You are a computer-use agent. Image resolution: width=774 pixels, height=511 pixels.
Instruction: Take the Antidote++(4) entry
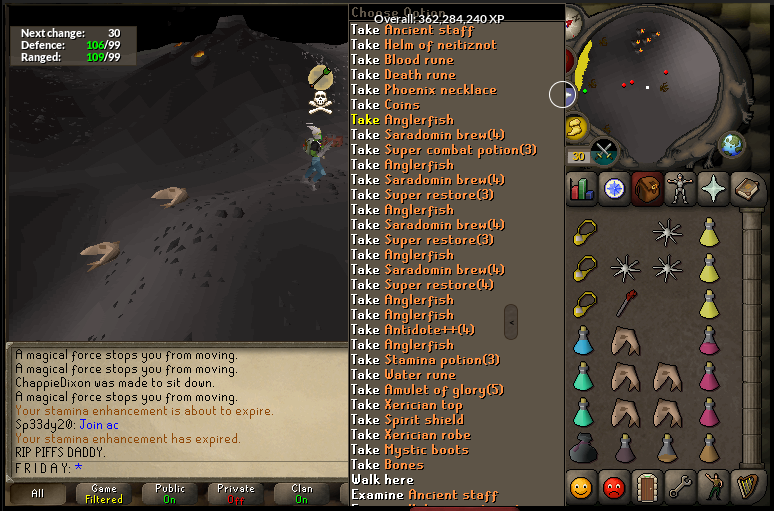click(x=412, y=330)
